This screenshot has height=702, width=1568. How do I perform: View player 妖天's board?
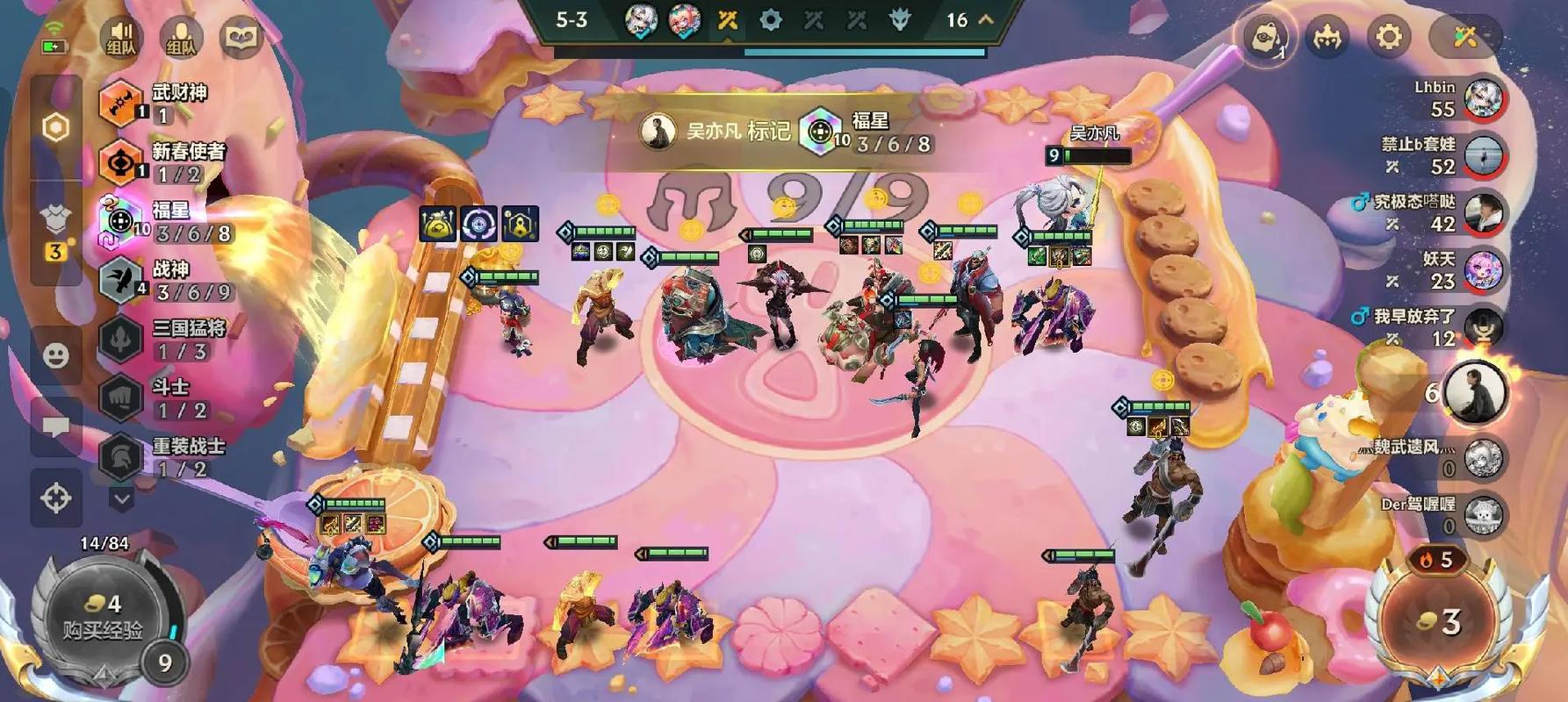pos(1484,270)
